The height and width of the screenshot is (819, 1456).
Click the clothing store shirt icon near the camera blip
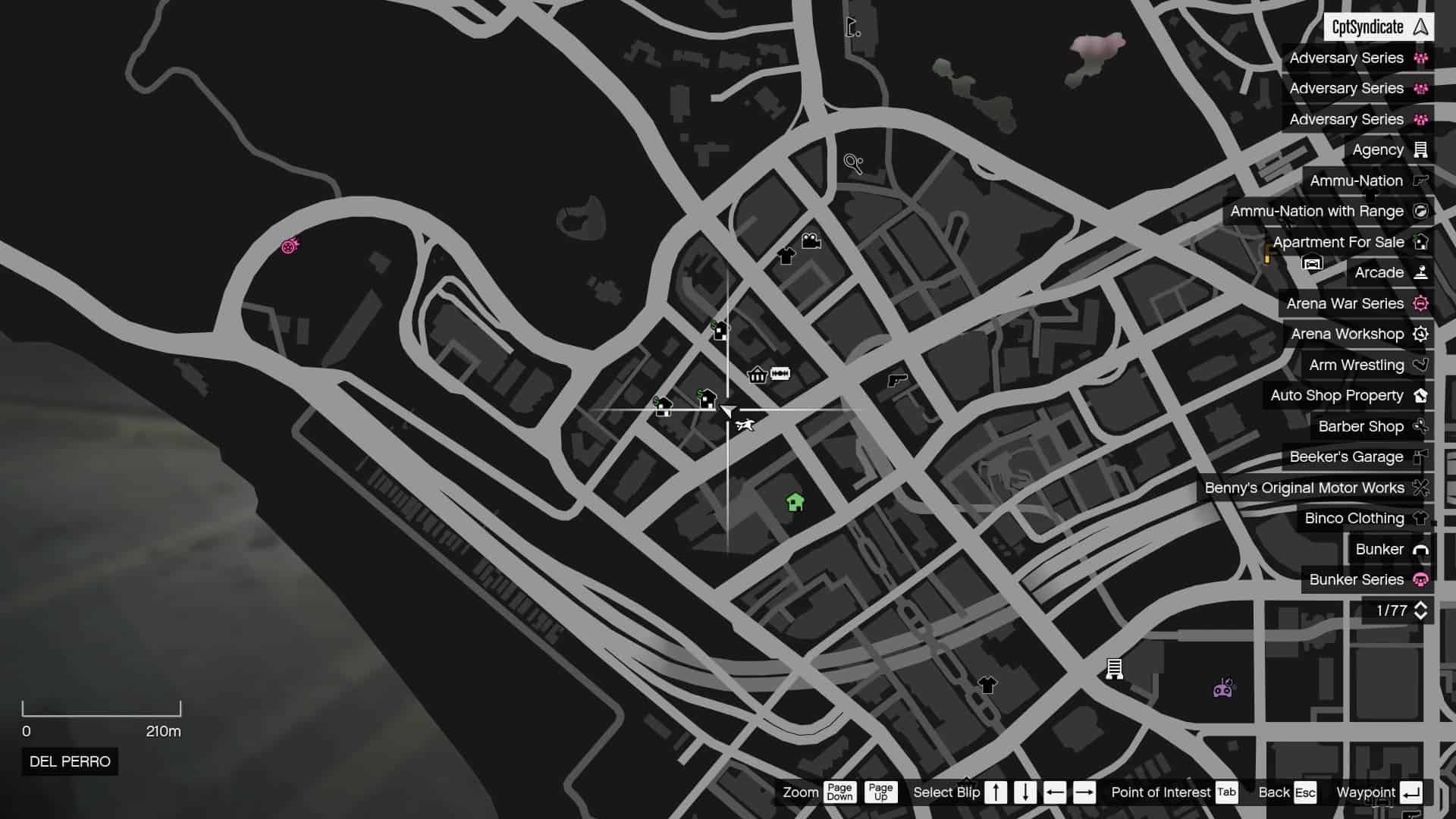[786, 255]
